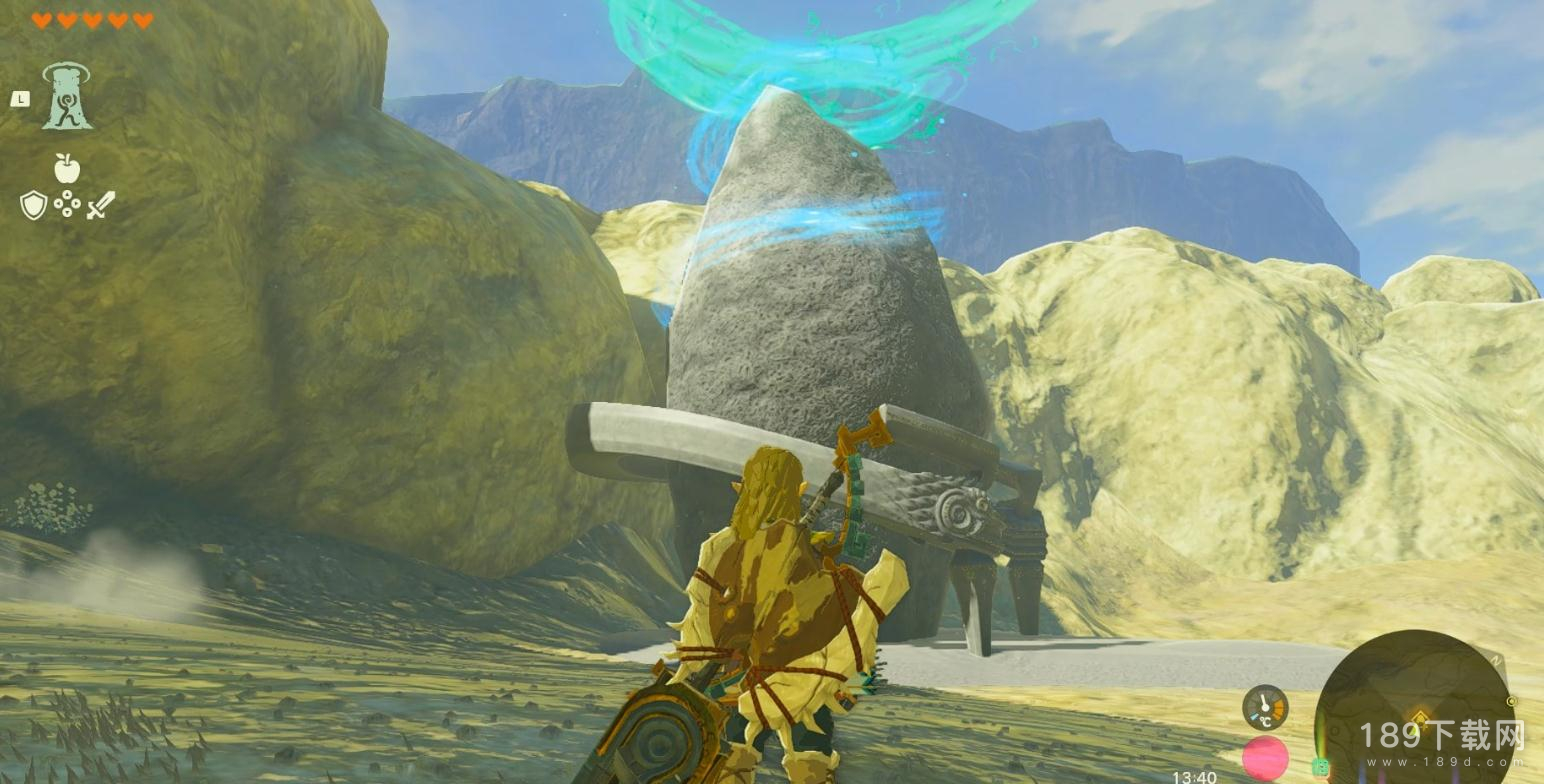Open the sword weapon quick-select icon
The width and height of the screenshot is (1544, 784).
[100, 205]
